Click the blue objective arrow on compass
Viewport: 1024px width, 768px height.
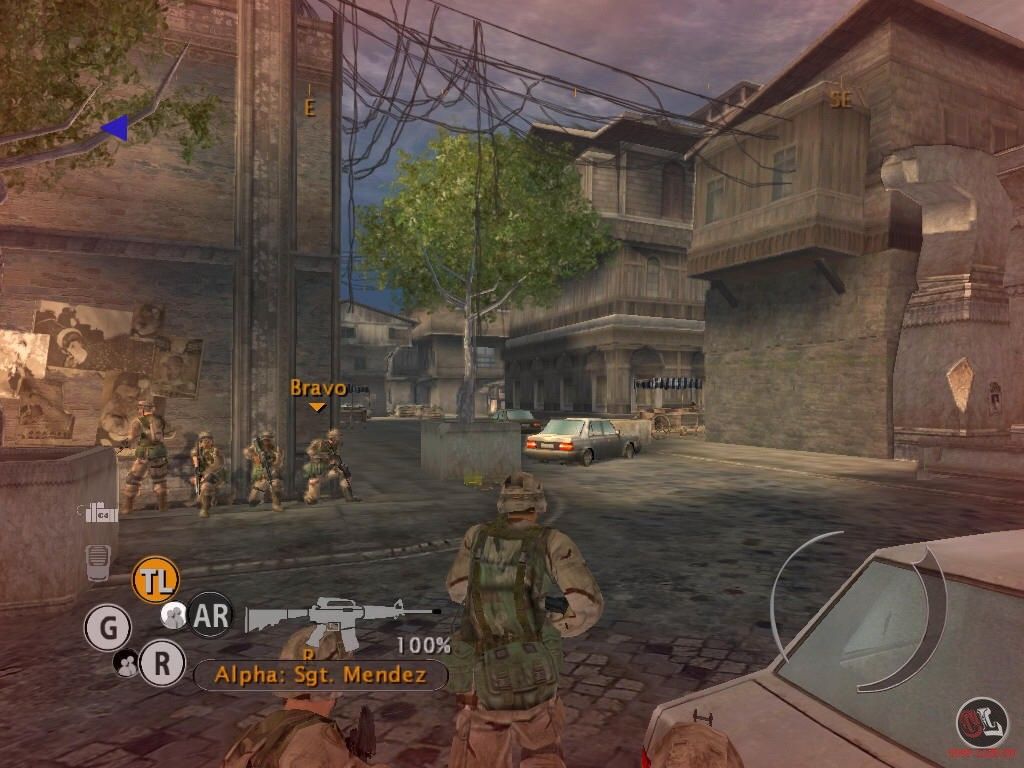pos(115,127)
